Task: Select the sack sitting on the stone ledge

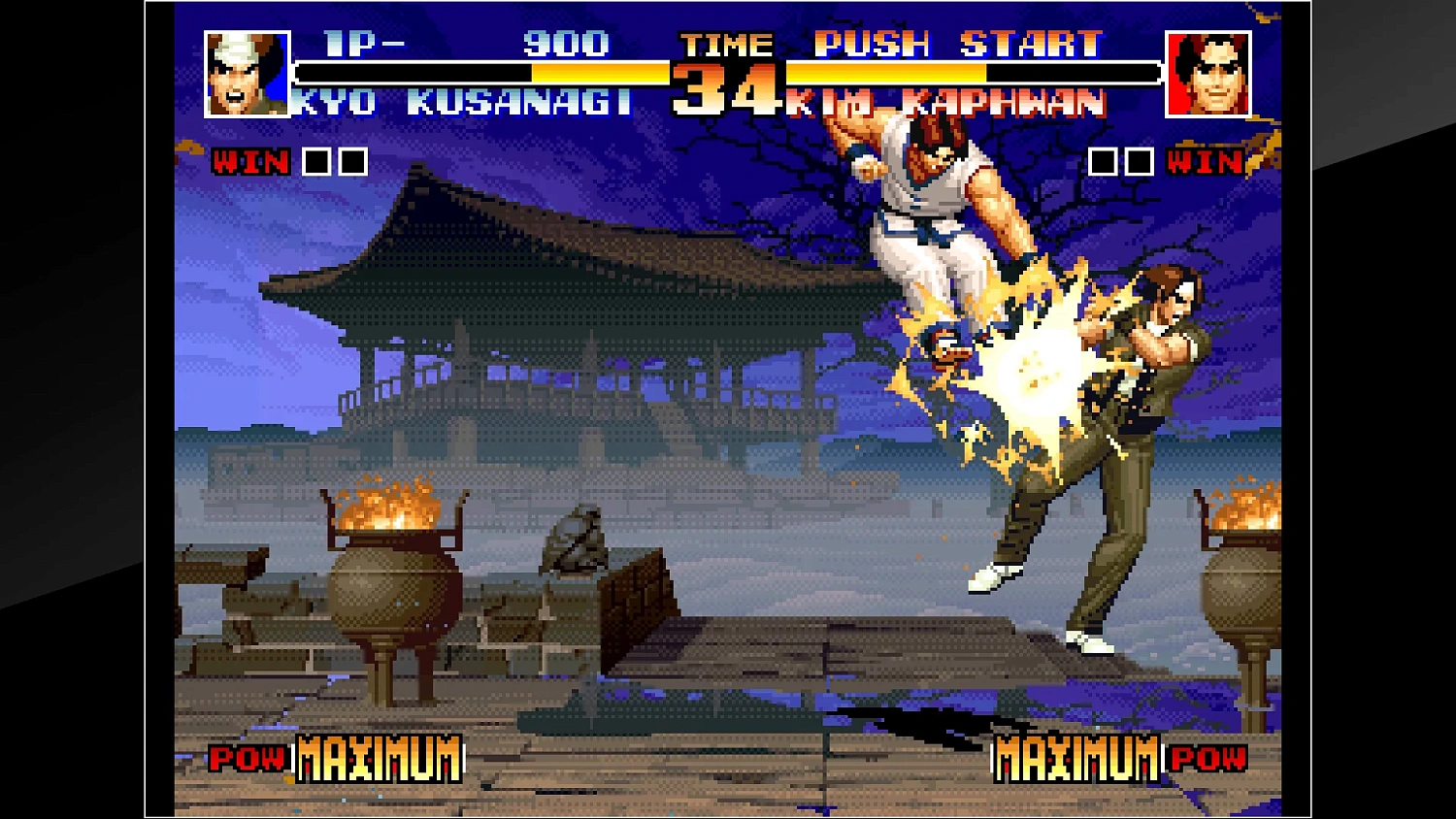Action: click(x=575, y=539)
